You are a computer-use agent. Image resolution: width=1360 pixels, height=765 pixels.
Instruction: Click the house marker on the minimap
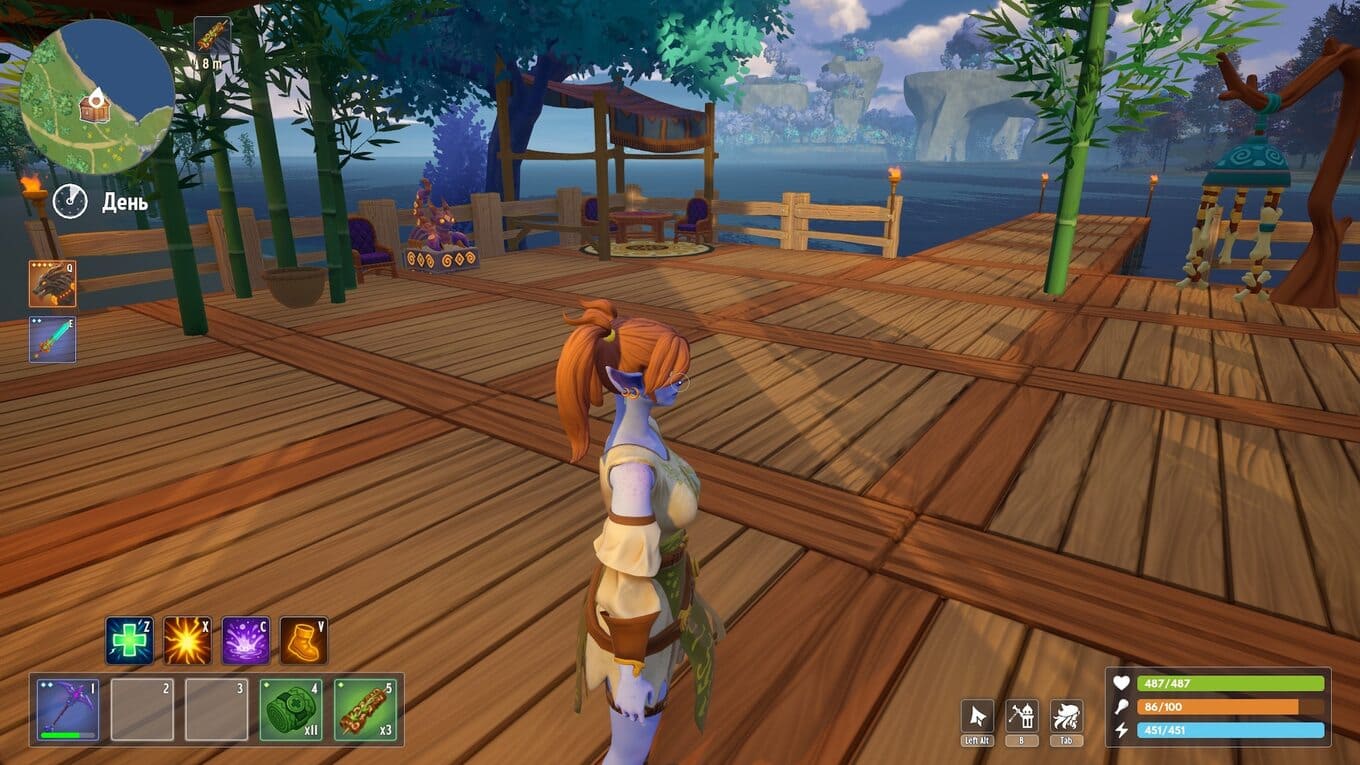tap(94, 107)
